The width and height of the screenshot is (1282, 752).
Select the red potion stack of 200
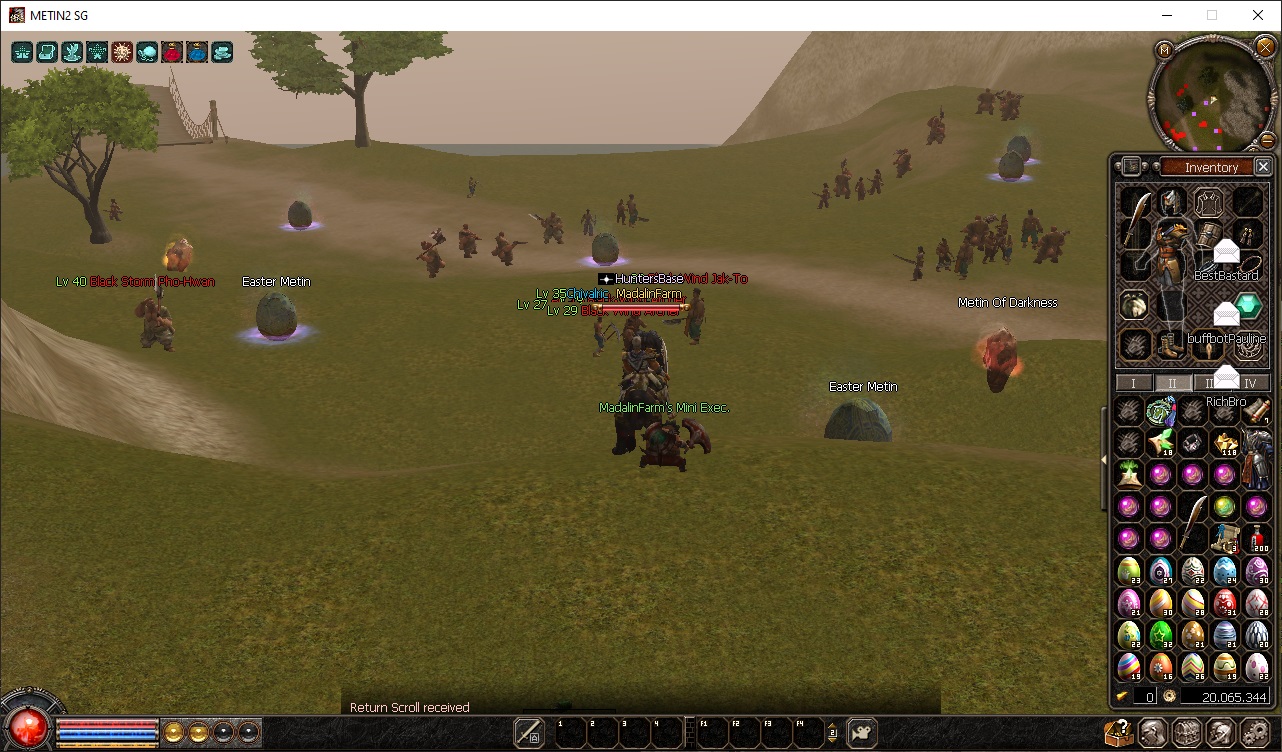click(1258, 539)
